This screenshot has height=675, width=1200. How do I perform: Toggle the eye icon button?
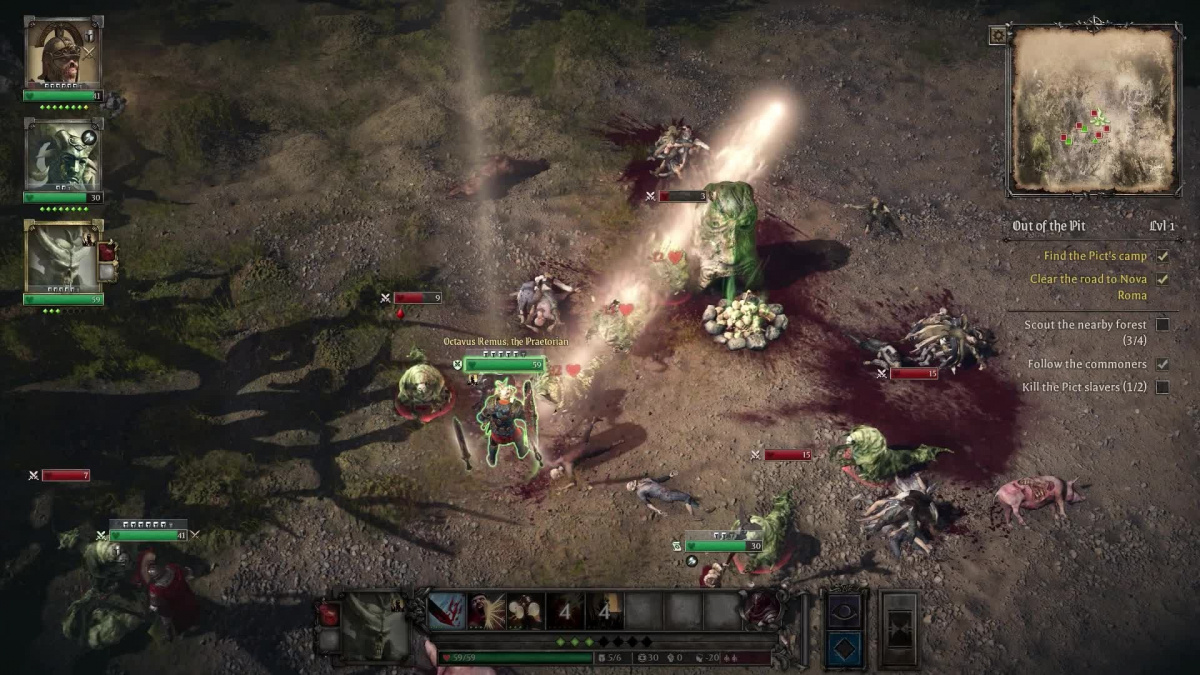tap(842, 608)
